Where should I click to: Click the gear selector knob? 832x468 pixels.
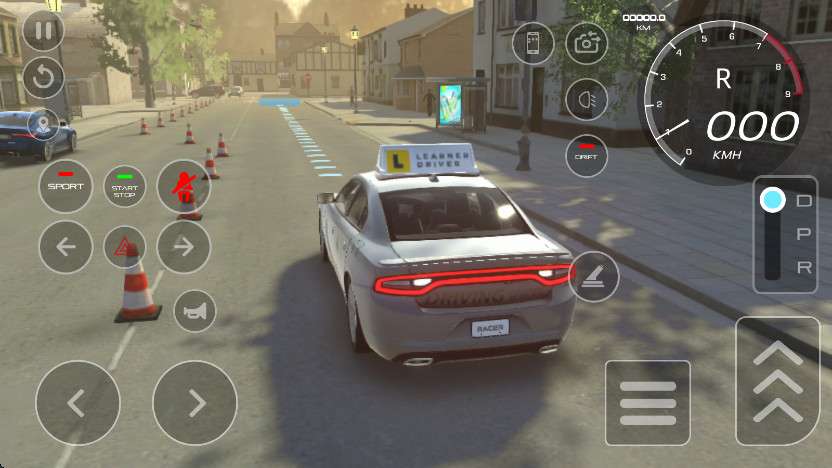pyautogui.click(x=772, y=200)
